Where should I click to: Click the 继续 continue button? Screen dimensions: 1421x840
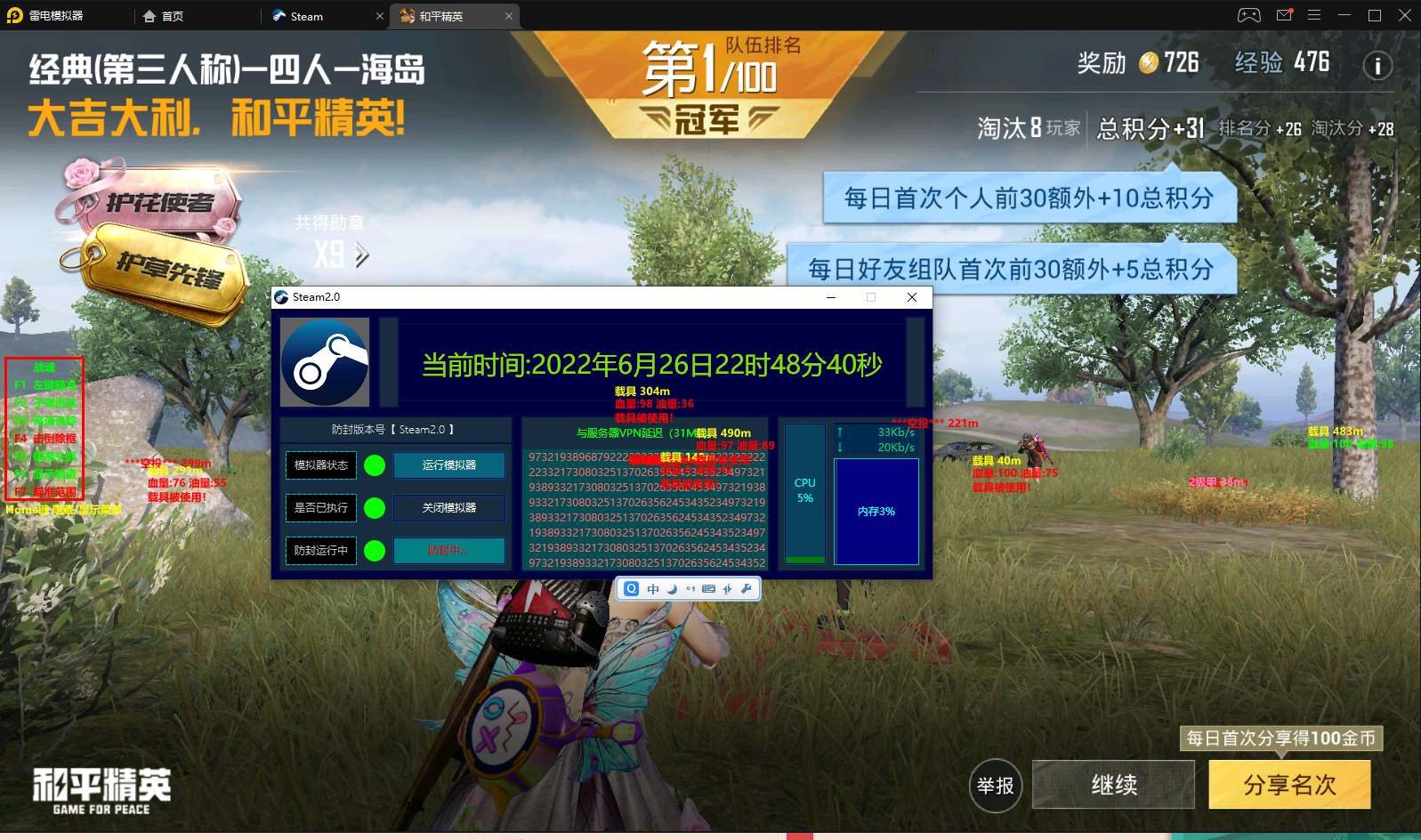coord(1112,786)
